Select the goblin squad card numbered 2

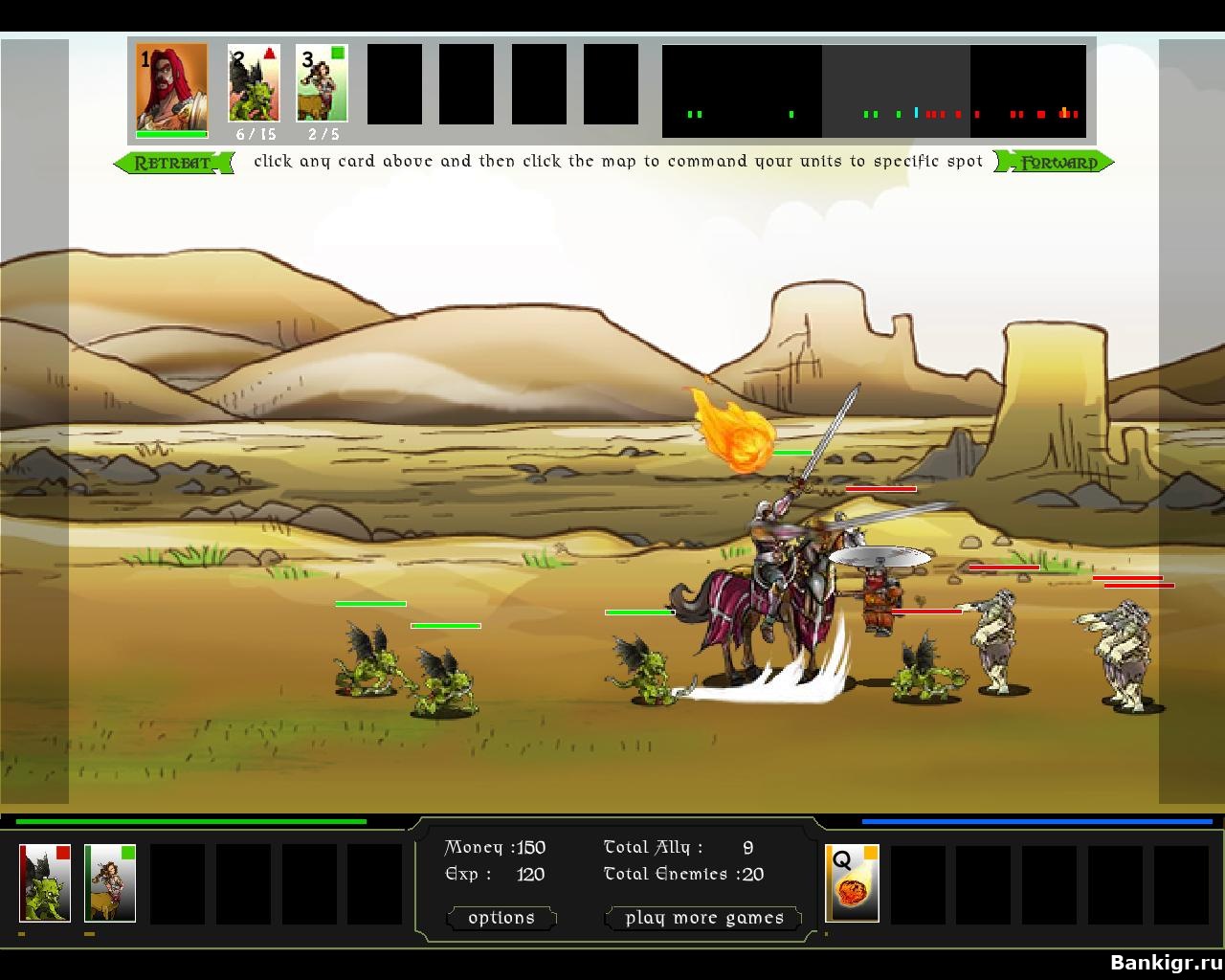(x=254, y=84)
